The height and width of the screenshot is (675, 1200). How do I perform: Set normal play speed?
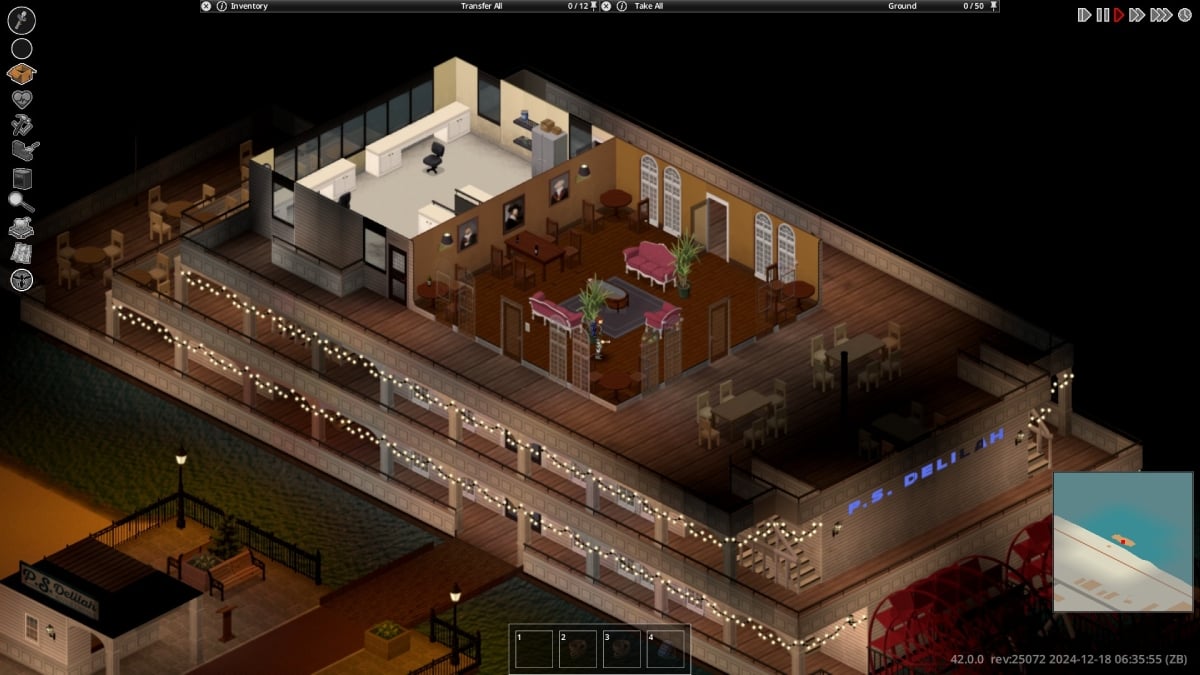click(x=1119, y=15)
